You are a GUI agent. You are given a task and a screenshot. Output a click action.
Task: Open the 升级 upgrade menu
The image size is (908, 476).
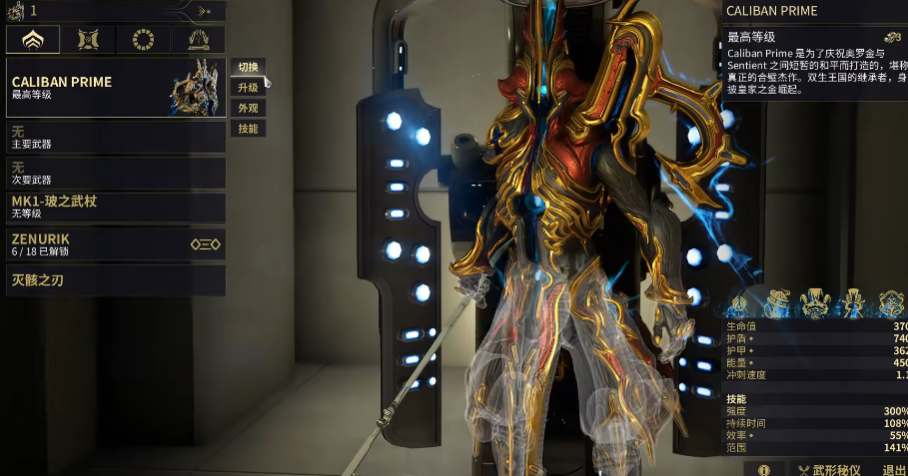pos(248,87)
